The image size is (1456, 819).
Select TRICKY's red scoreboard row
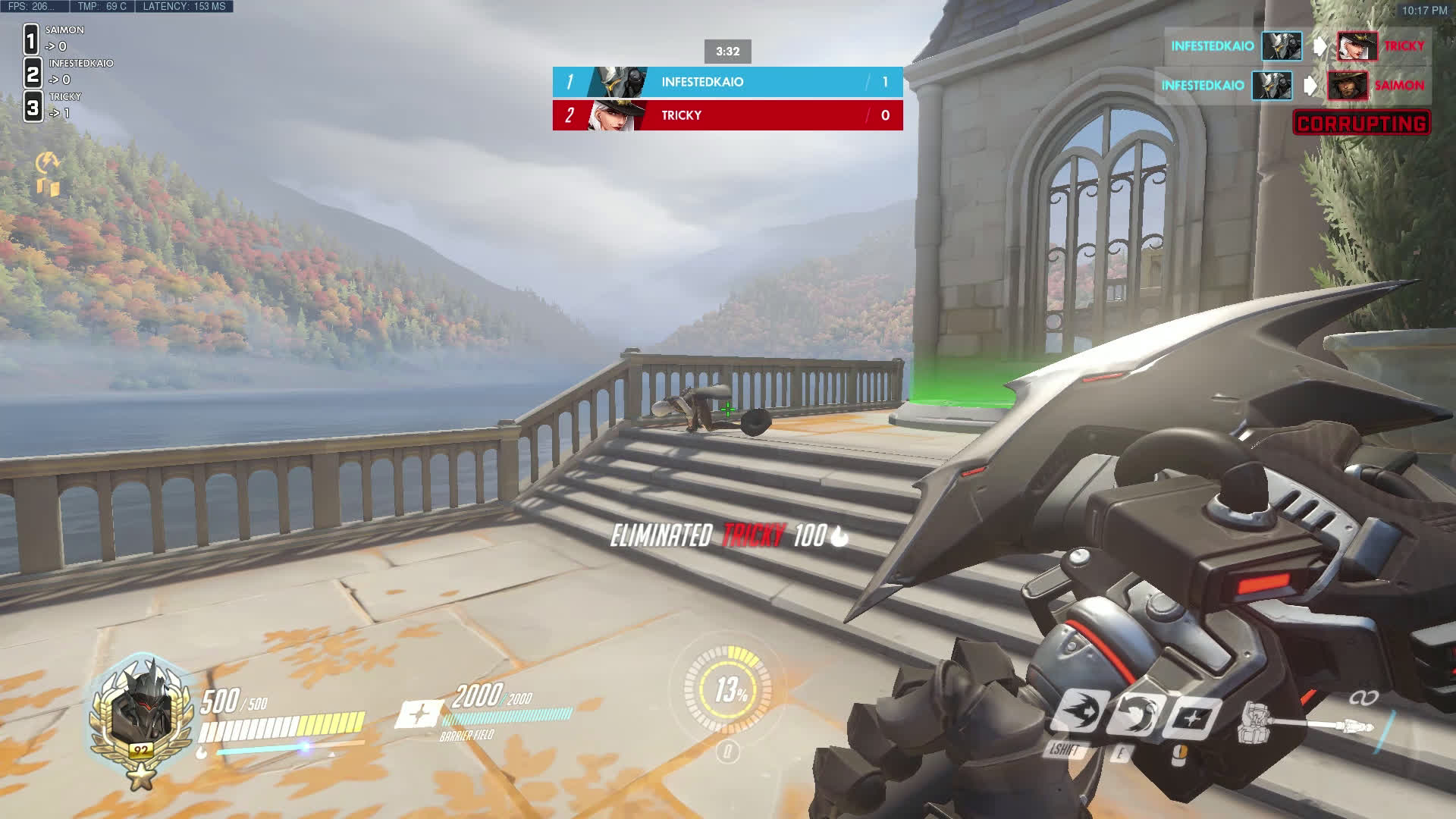[x=727, y=115]
